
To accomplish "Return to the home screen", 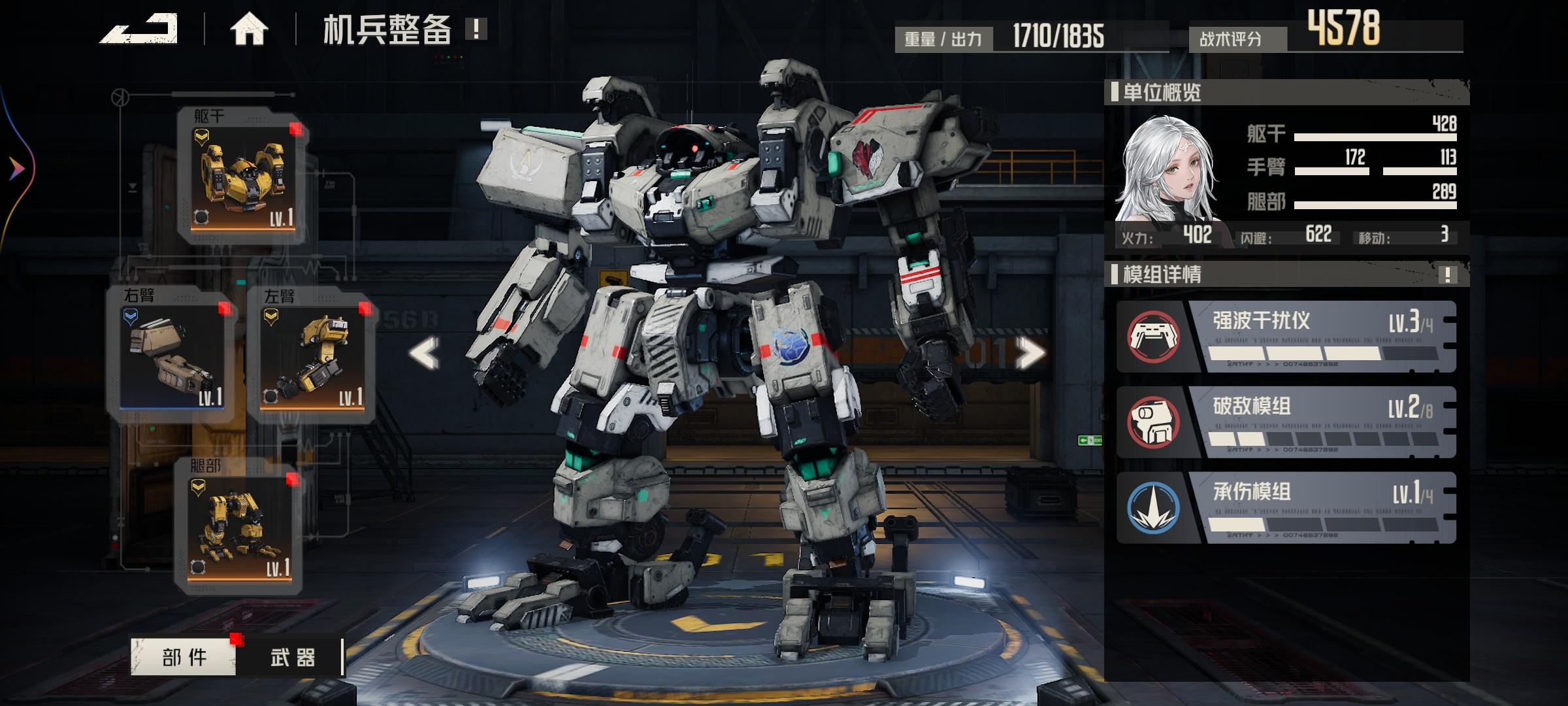I will (248, 29).
